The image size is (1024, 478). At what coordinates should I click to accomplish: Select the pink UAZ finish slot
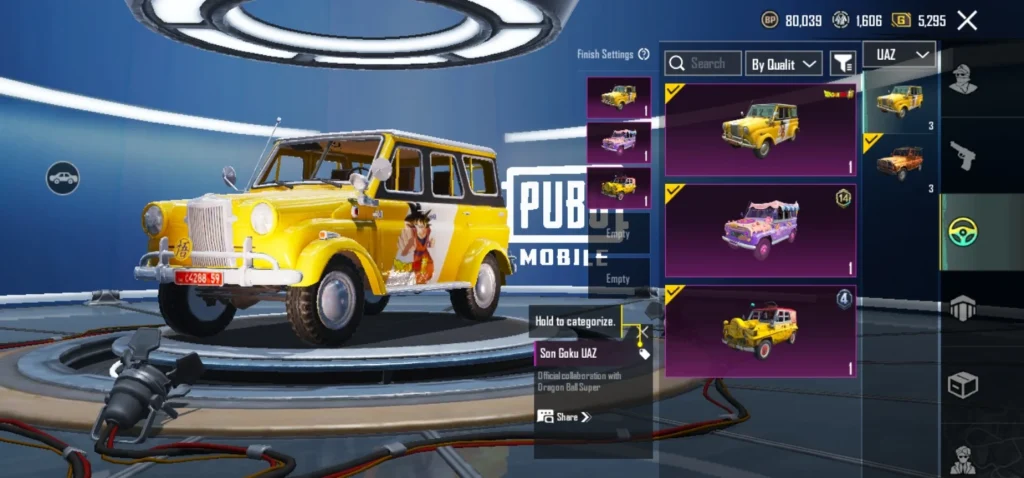(x=619, y=142)
